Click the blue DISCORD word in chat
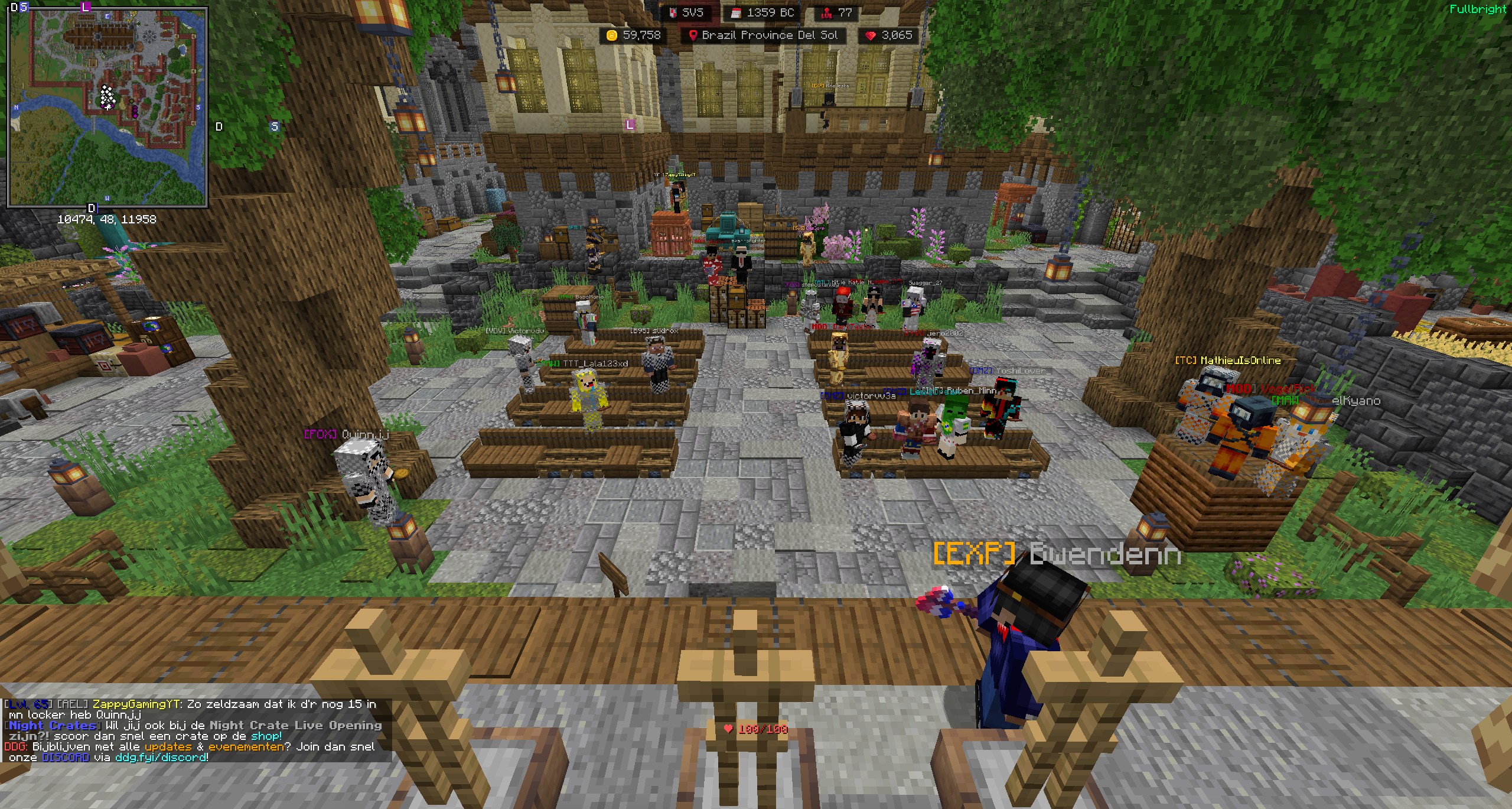This screenshot has height=809, width=1512. tap(66, 757)
